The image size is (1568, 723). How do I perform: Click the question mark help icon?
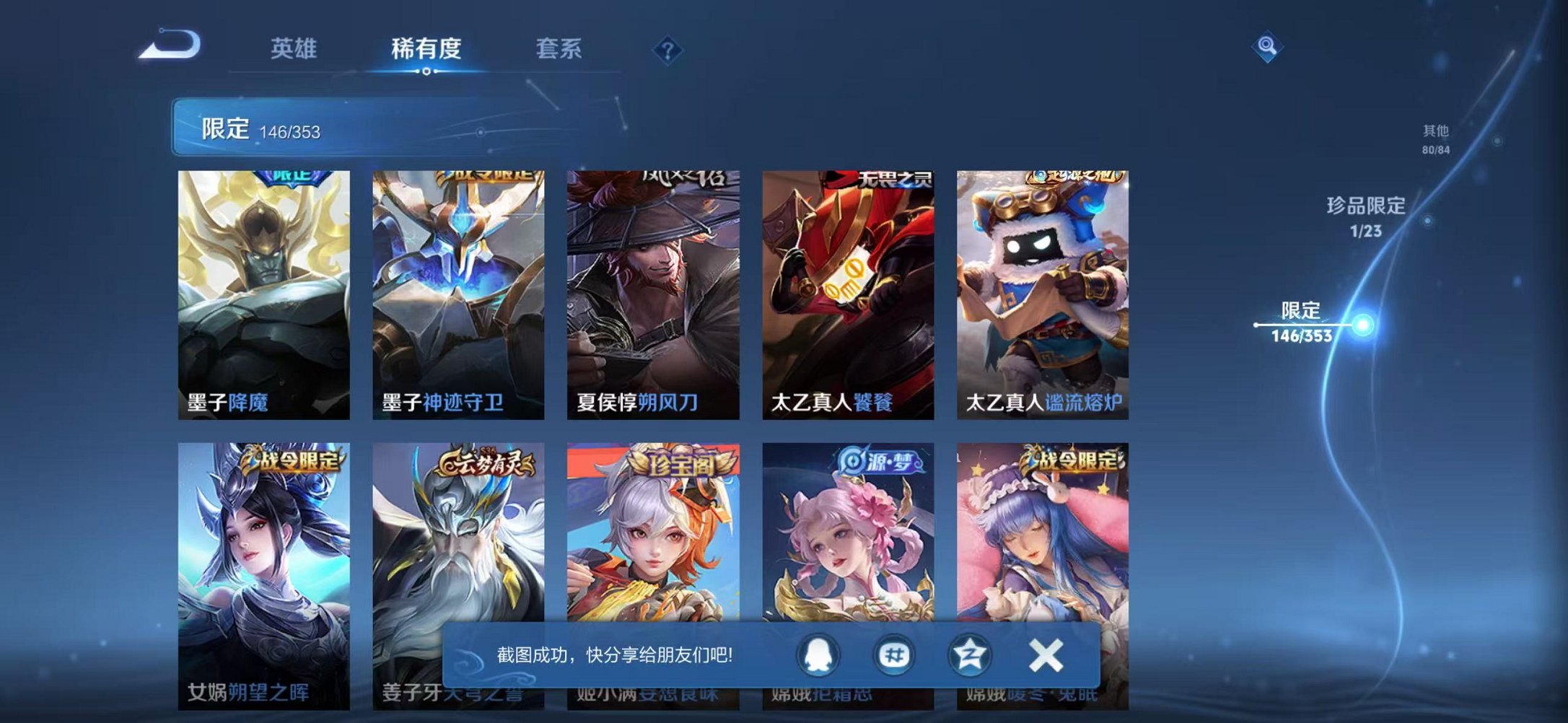click(667, 49)
